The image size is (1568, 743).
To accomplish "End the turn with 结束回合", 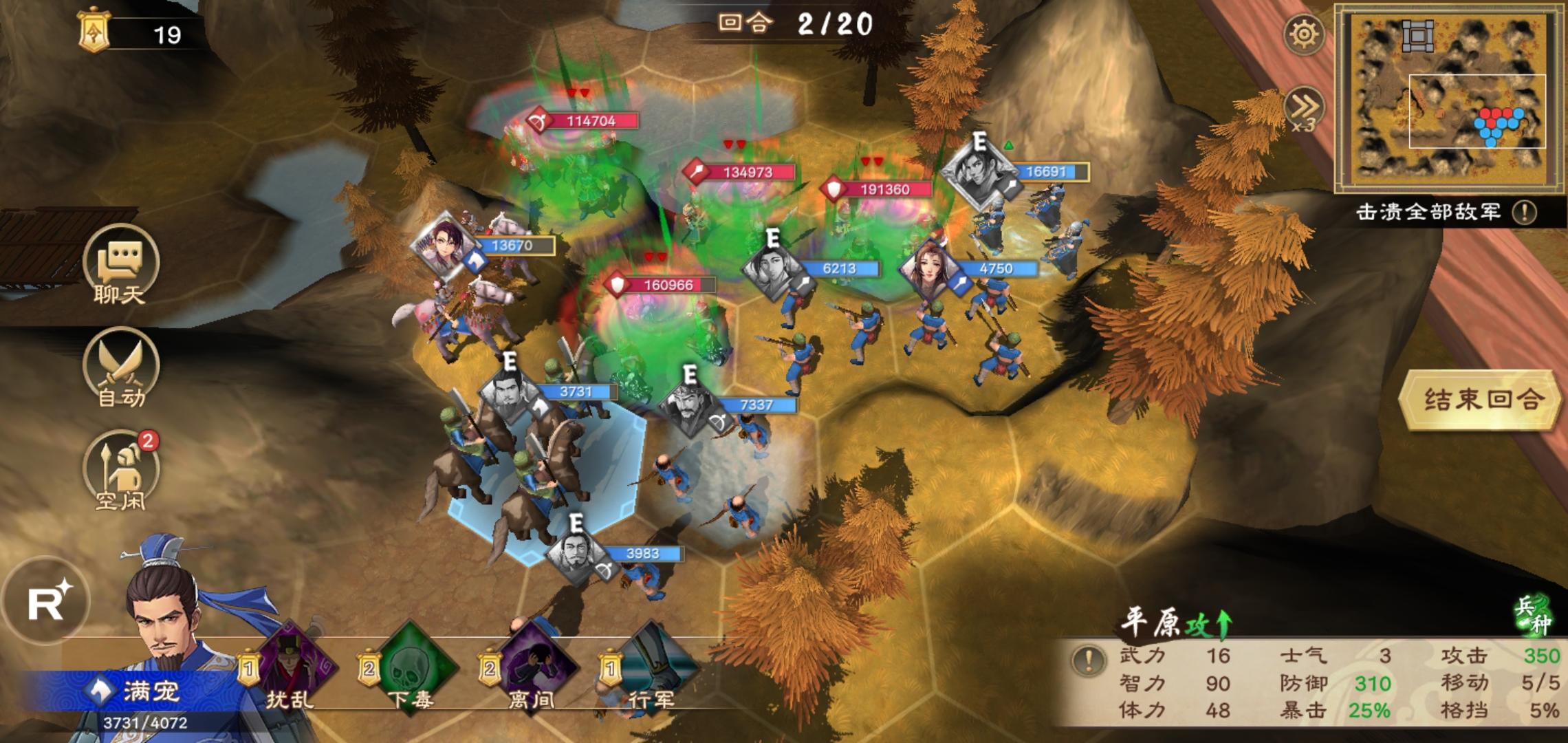I will [x=1480, y=400].
